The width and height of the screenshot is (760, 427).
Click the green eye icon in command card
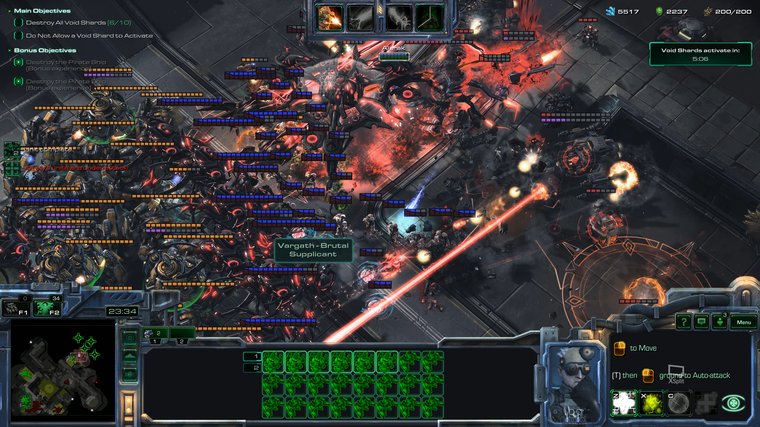pyautogui.click(x=734, y=403)
